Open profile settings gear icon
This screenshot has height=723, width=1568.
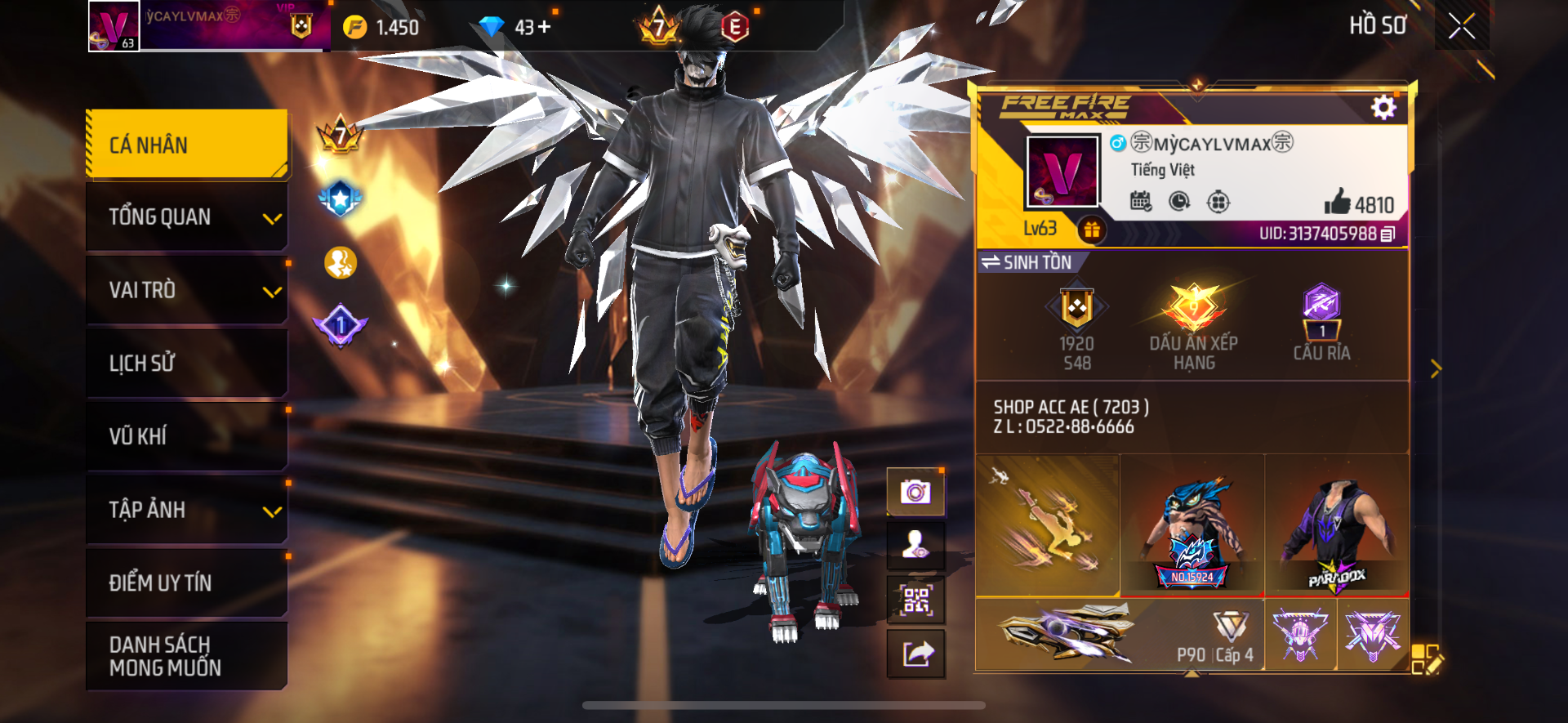pos(1383,108)
